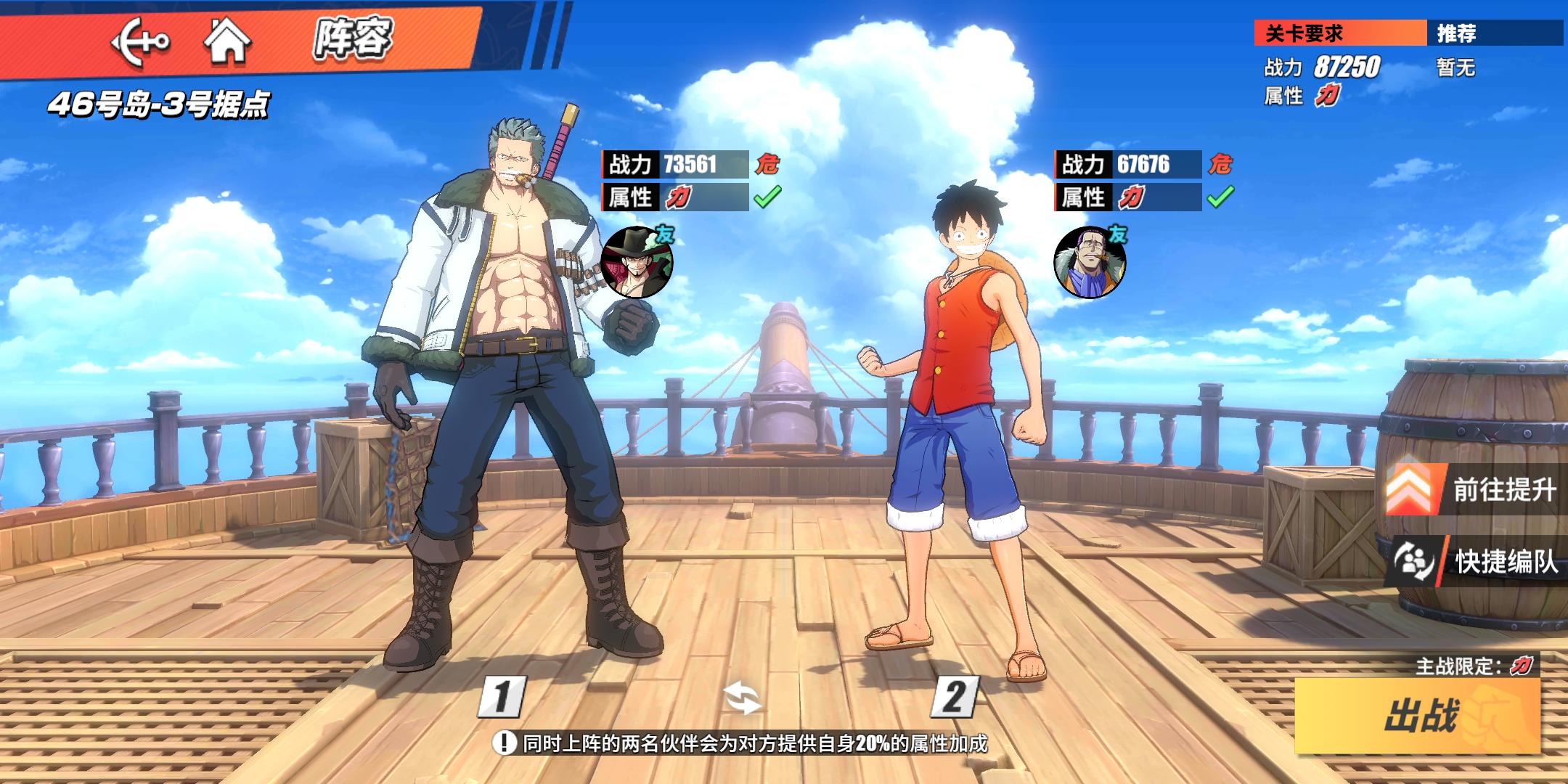Show the 关卡要求 stage requirements tab
The image size is (1568, 784).
point(1339,33)
